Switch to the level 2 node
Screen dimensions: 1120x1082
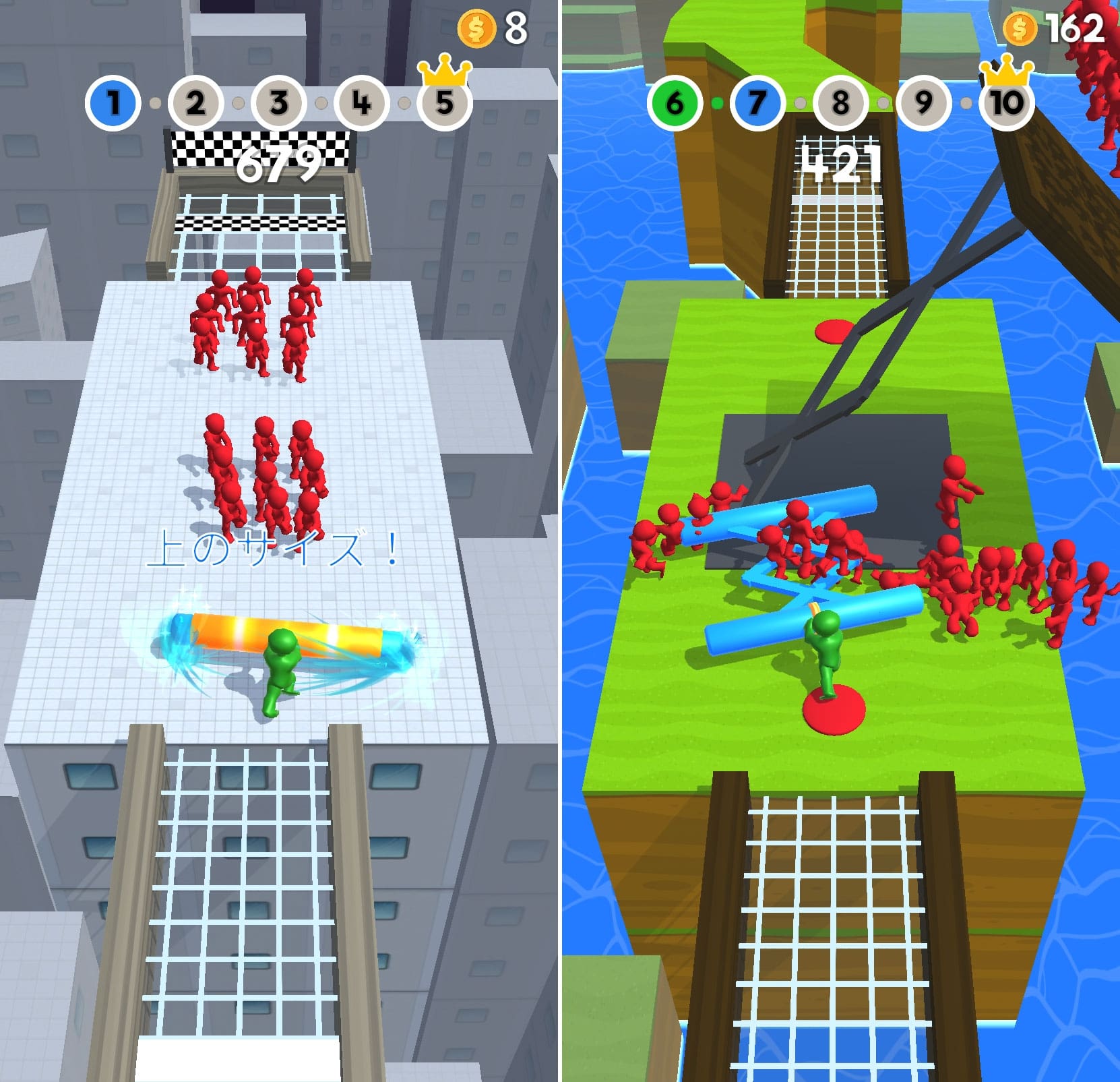pos(195,102)
